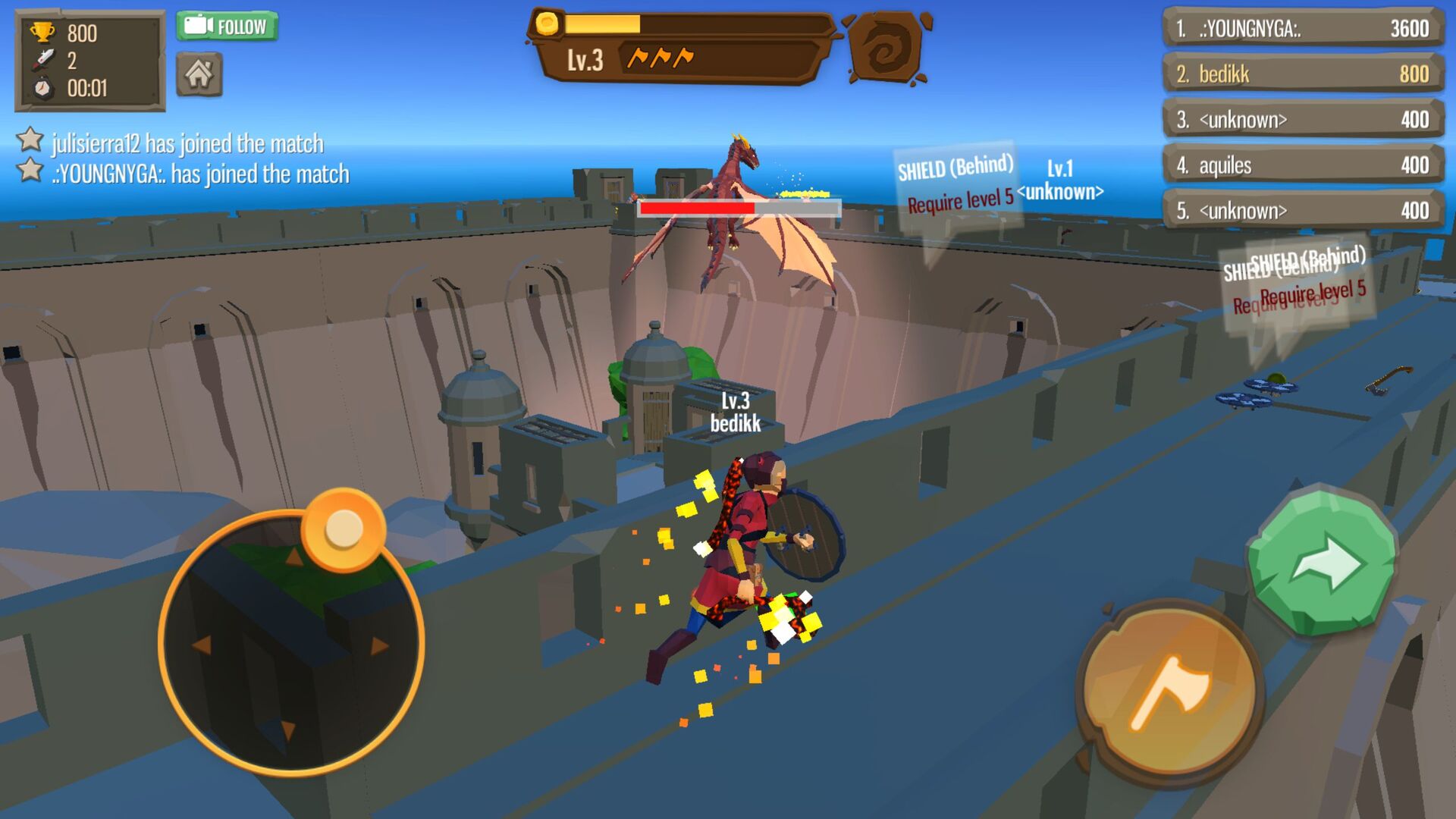Click the swirl portal emblem beside the level bar
Viewport: 1456px width, 819px height.
coord(886,47)
